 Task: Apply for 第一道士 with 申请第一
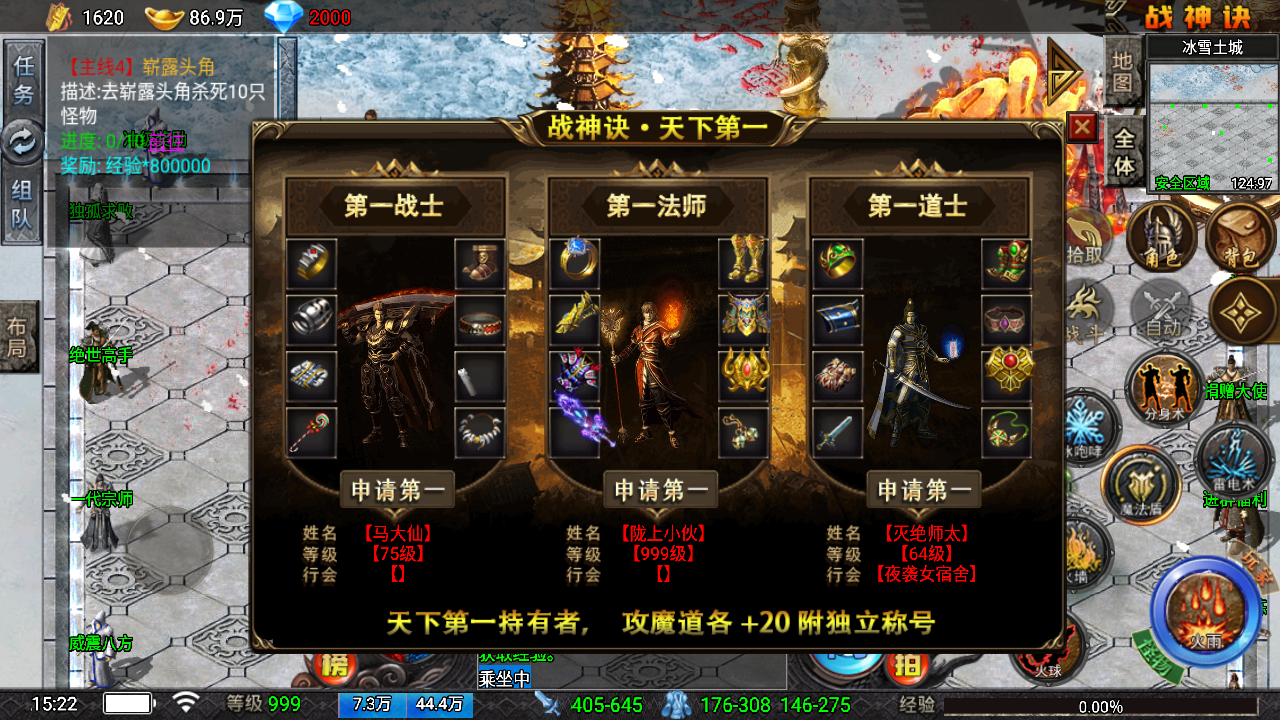923,490
